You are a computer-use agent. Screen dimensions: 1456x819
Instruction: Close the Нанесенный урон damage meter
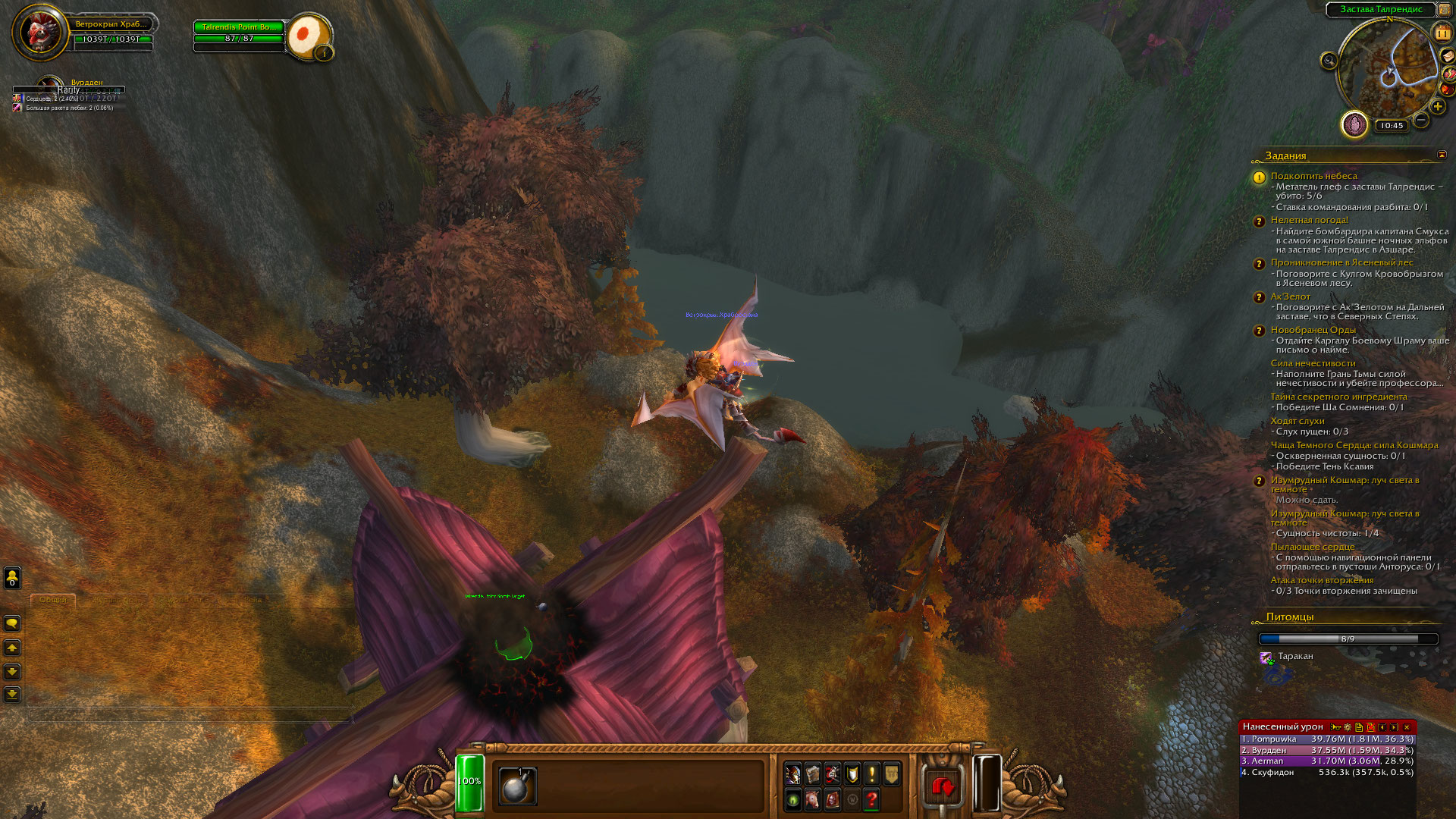(1407, 727)
